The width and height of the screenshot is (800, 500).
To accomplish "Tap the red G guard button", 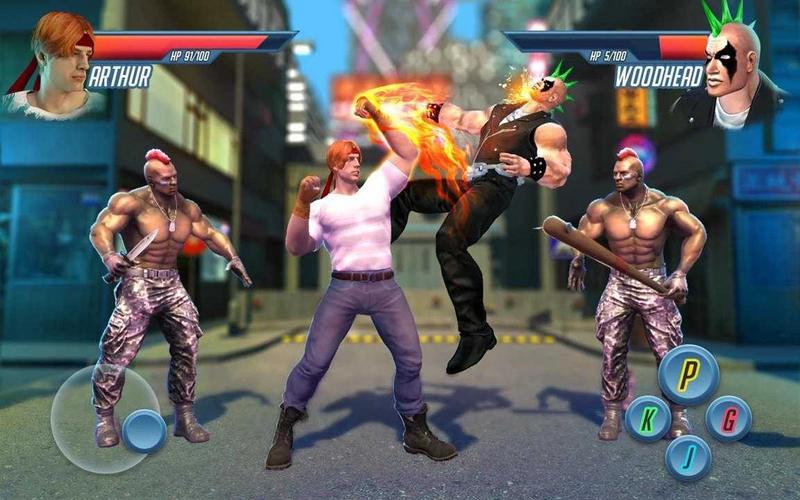I will pos(728,419).
